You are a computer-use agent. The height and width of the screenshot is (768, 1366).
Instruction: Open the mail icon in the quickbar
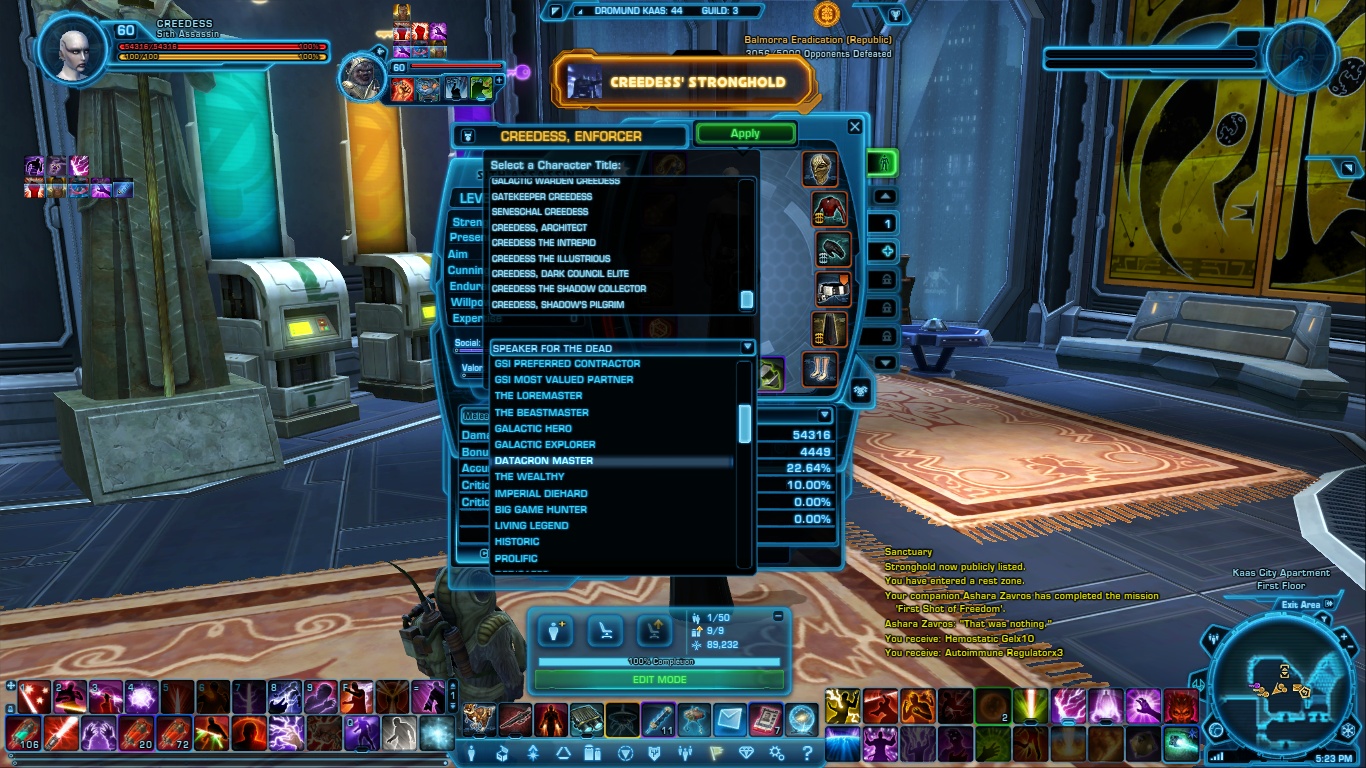(730, 719)
